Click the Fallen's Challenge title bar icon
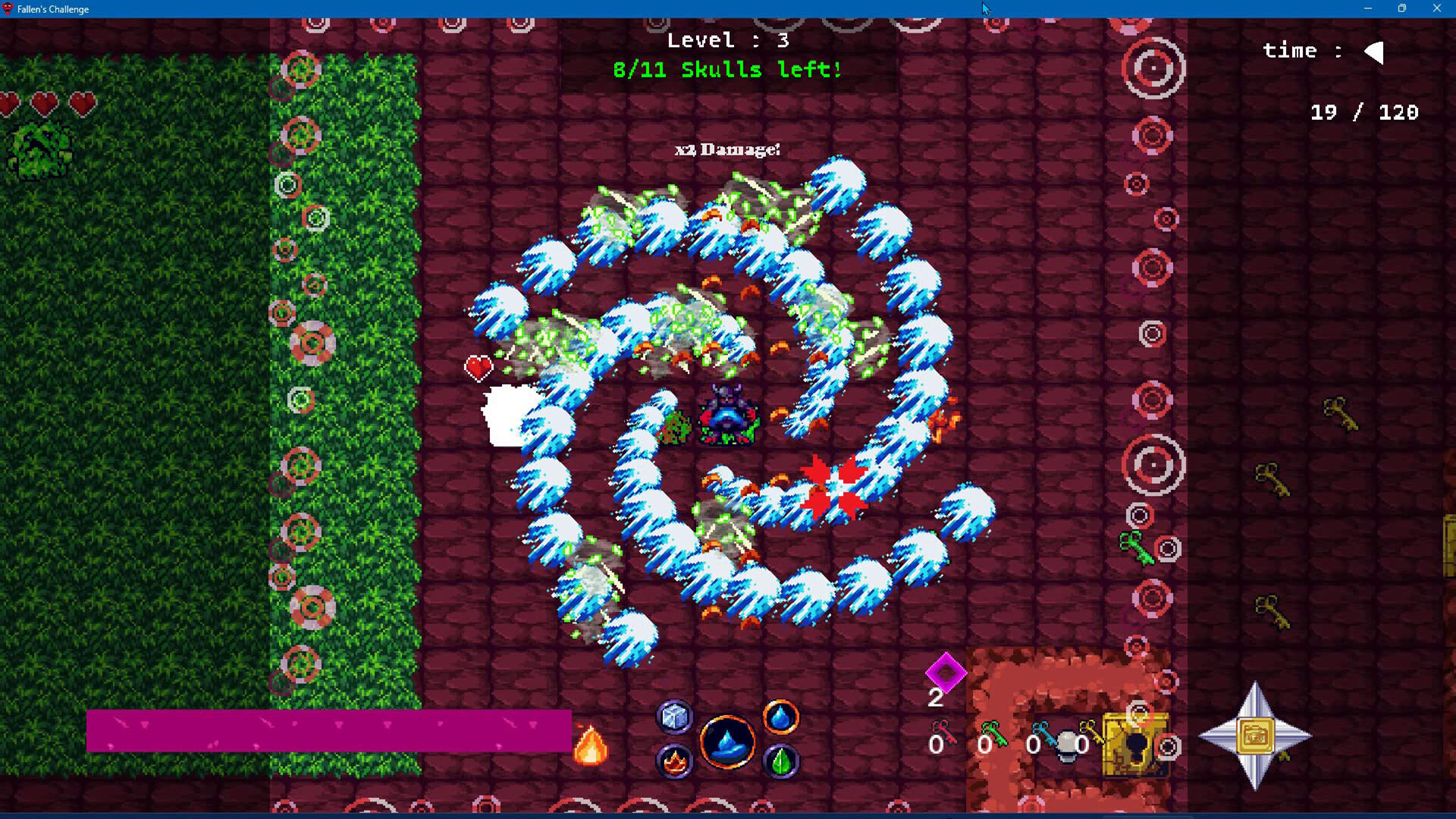The width and height of the screenshot is (1456, 819). [8, 9]
